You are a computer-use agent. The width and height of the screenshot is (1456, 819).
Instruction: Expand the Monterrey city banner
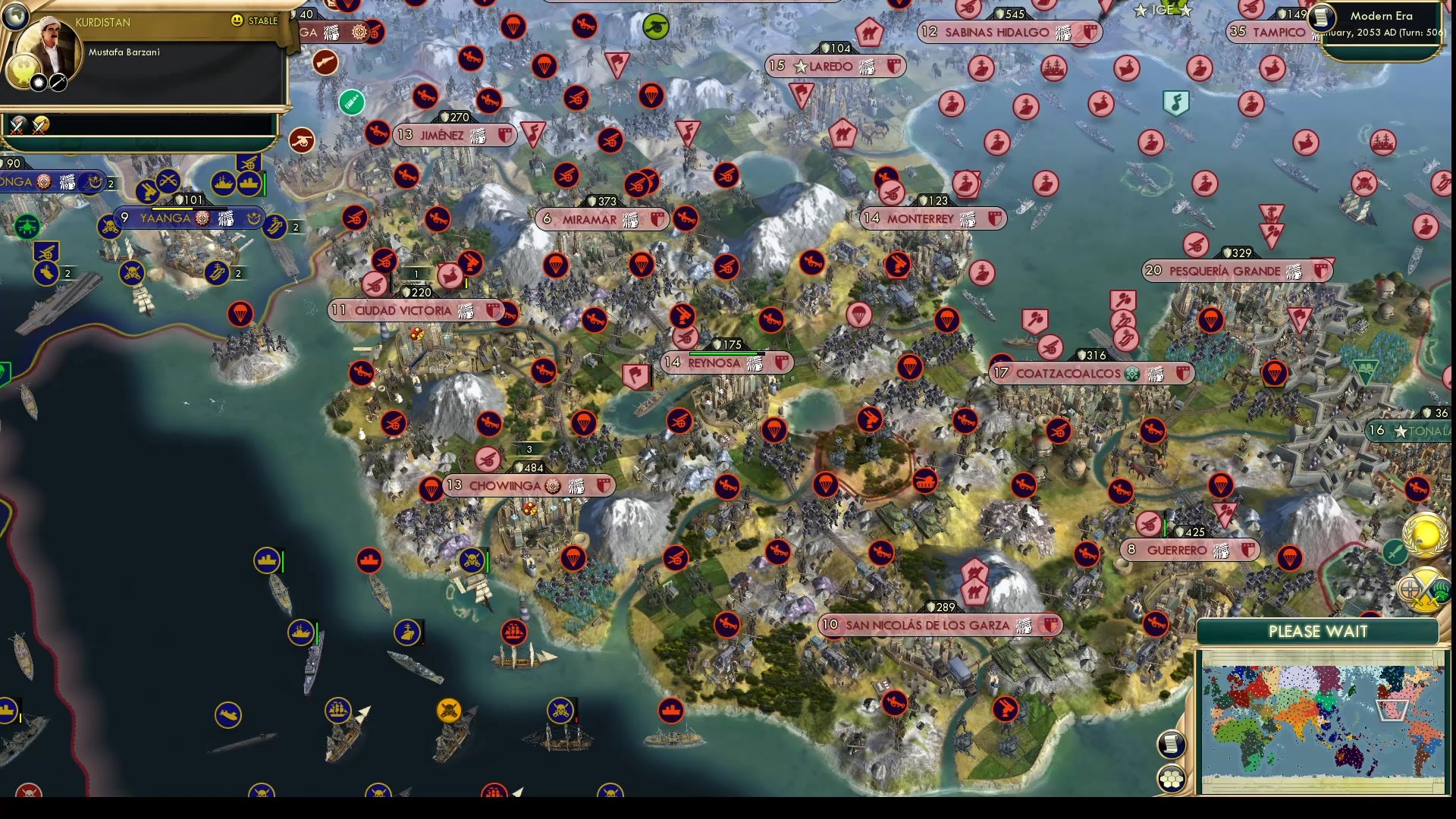(x=933, y=218)
